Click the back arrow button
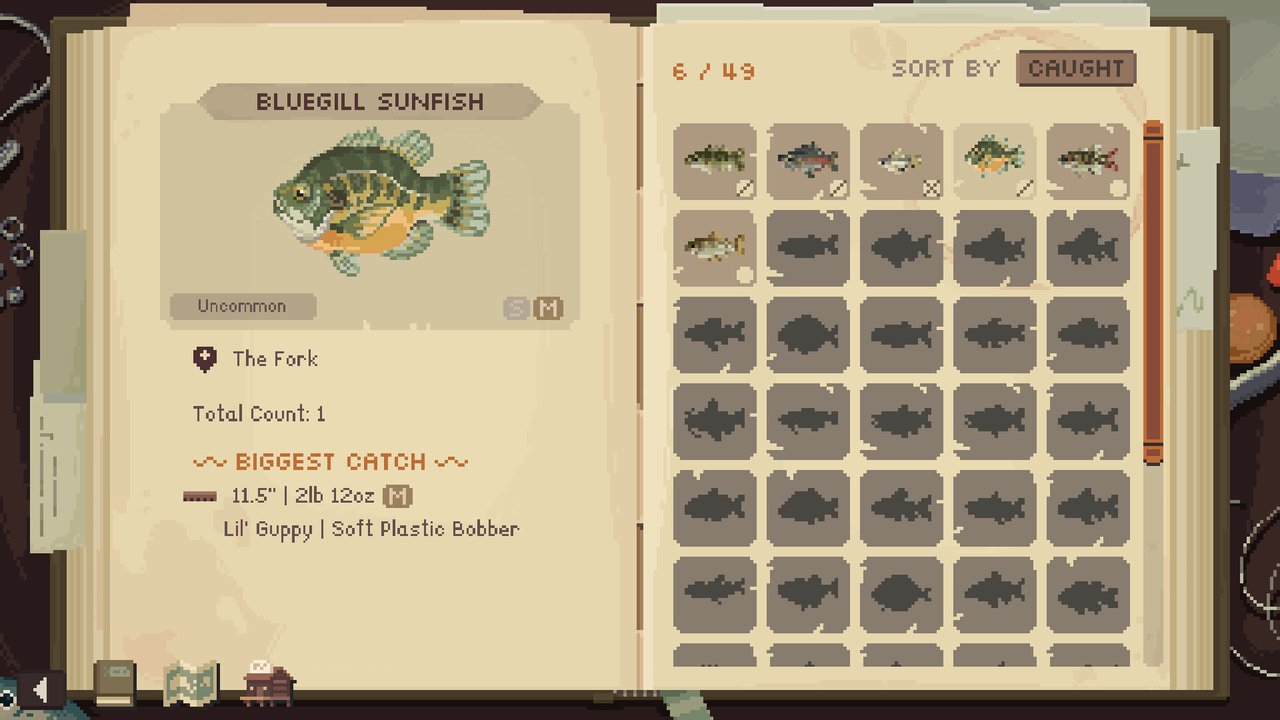This screenshot has width=1280, height=720. (x=41, y=688)
